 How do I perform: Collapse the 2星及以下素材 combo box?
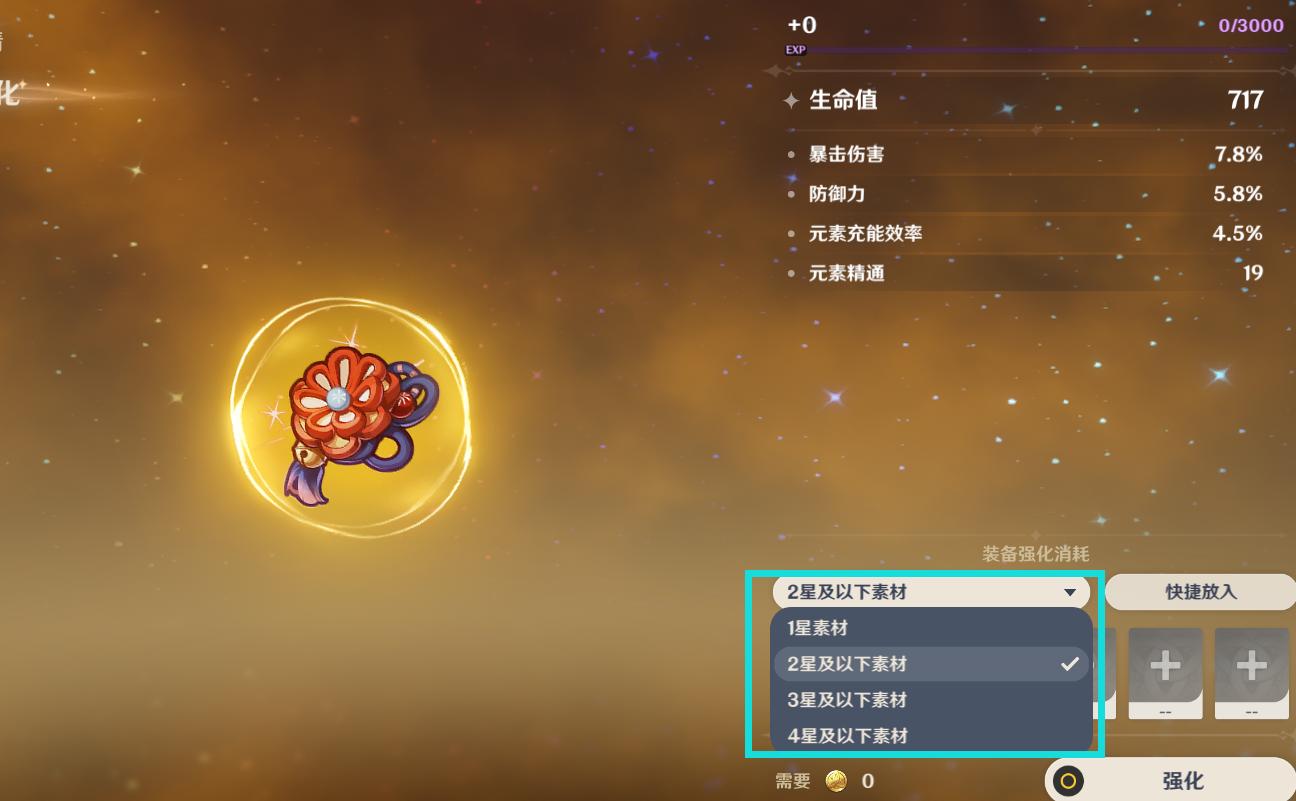click(x=930, y=592)
